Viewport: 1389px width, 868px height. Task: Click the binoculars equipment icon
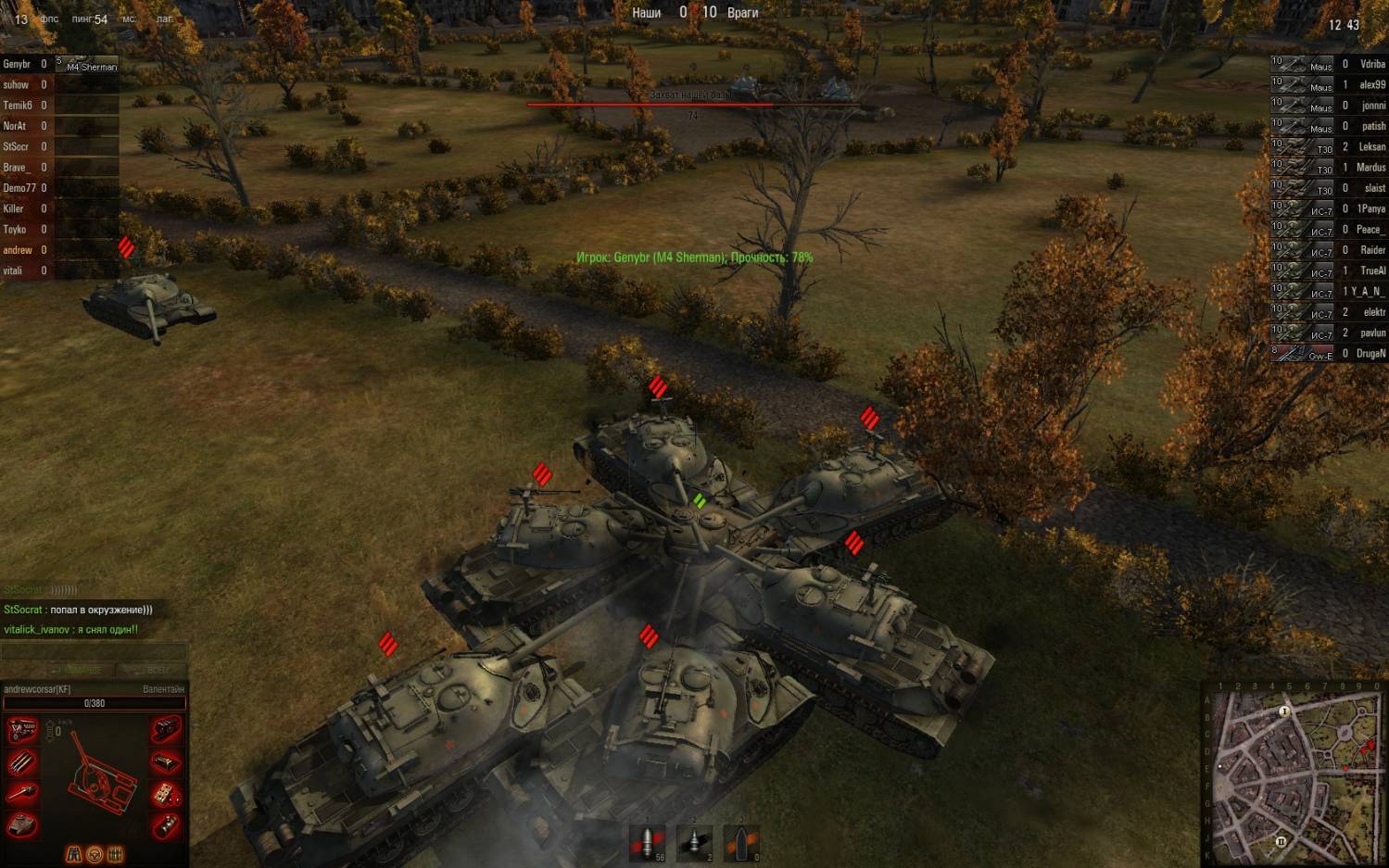pos(74,854)
